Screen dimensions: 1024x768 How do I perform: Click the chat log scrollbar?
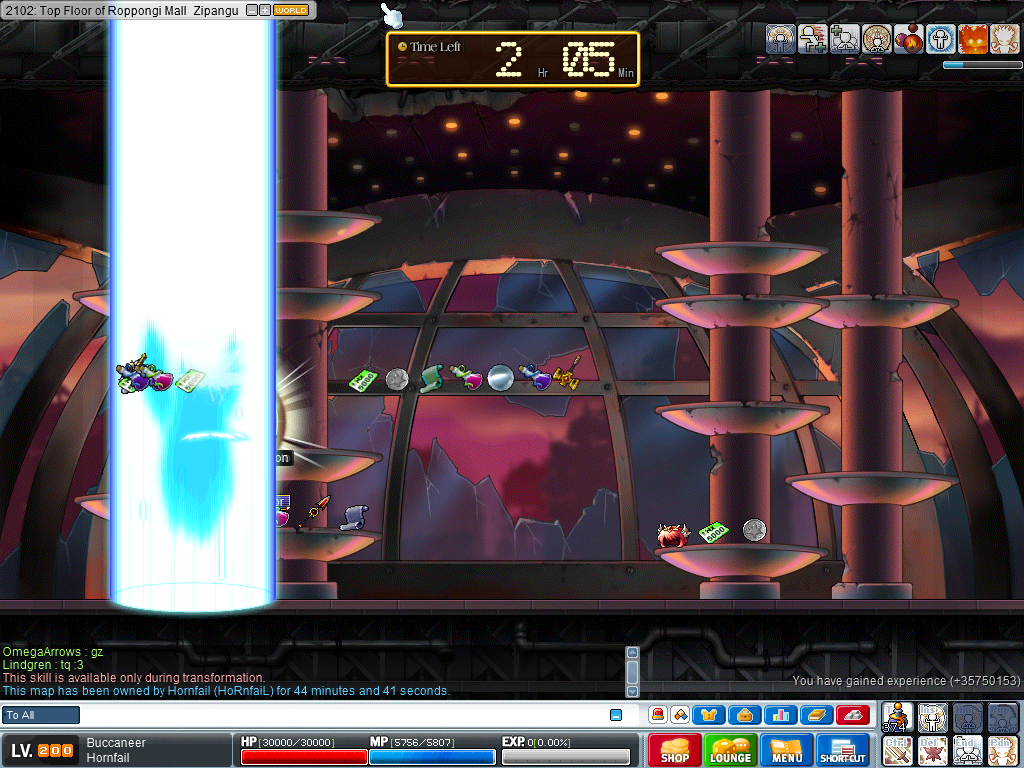point(631,671)
